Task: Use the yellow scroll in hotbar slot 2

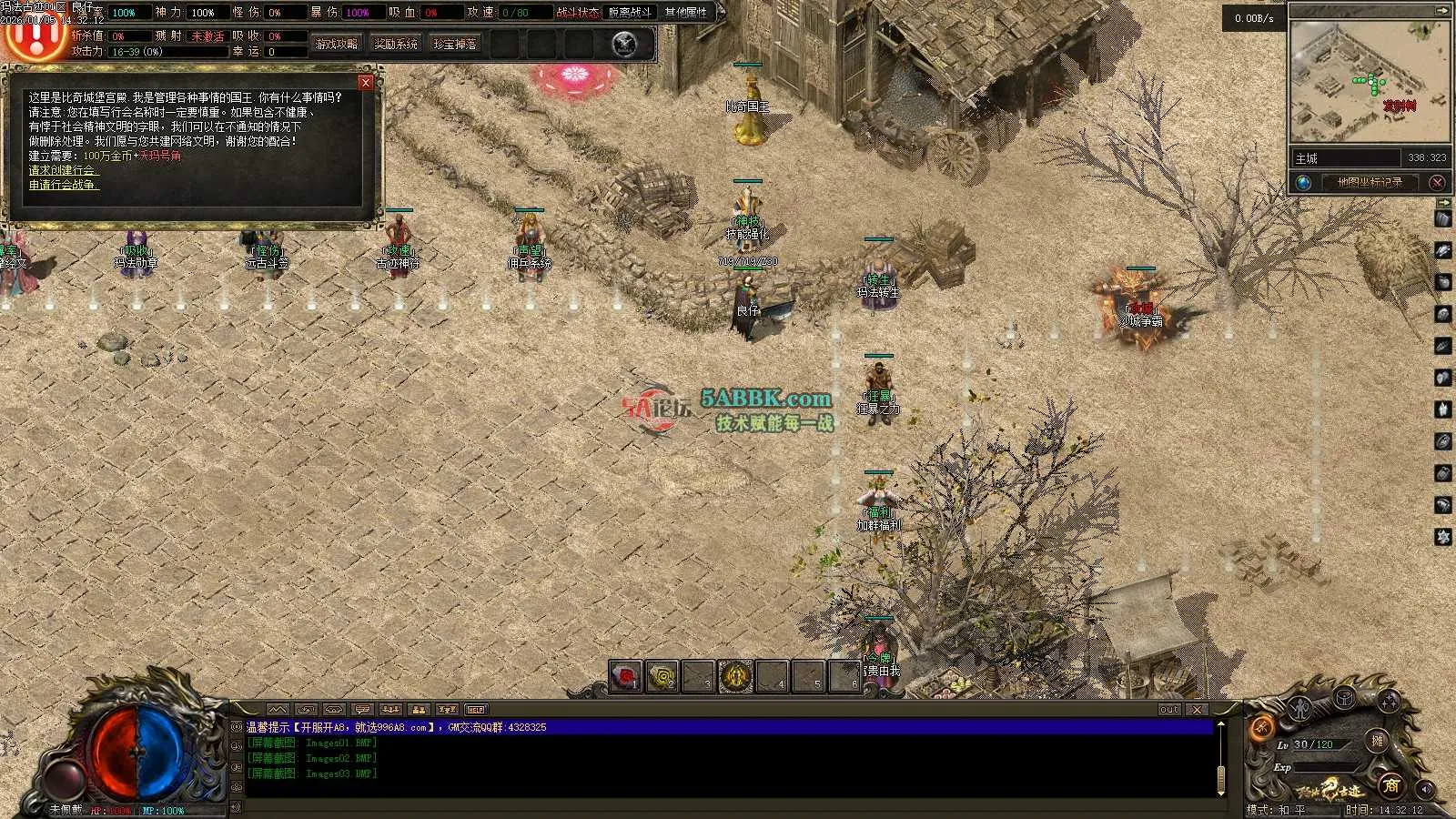Action: click(x=662, y=677)
